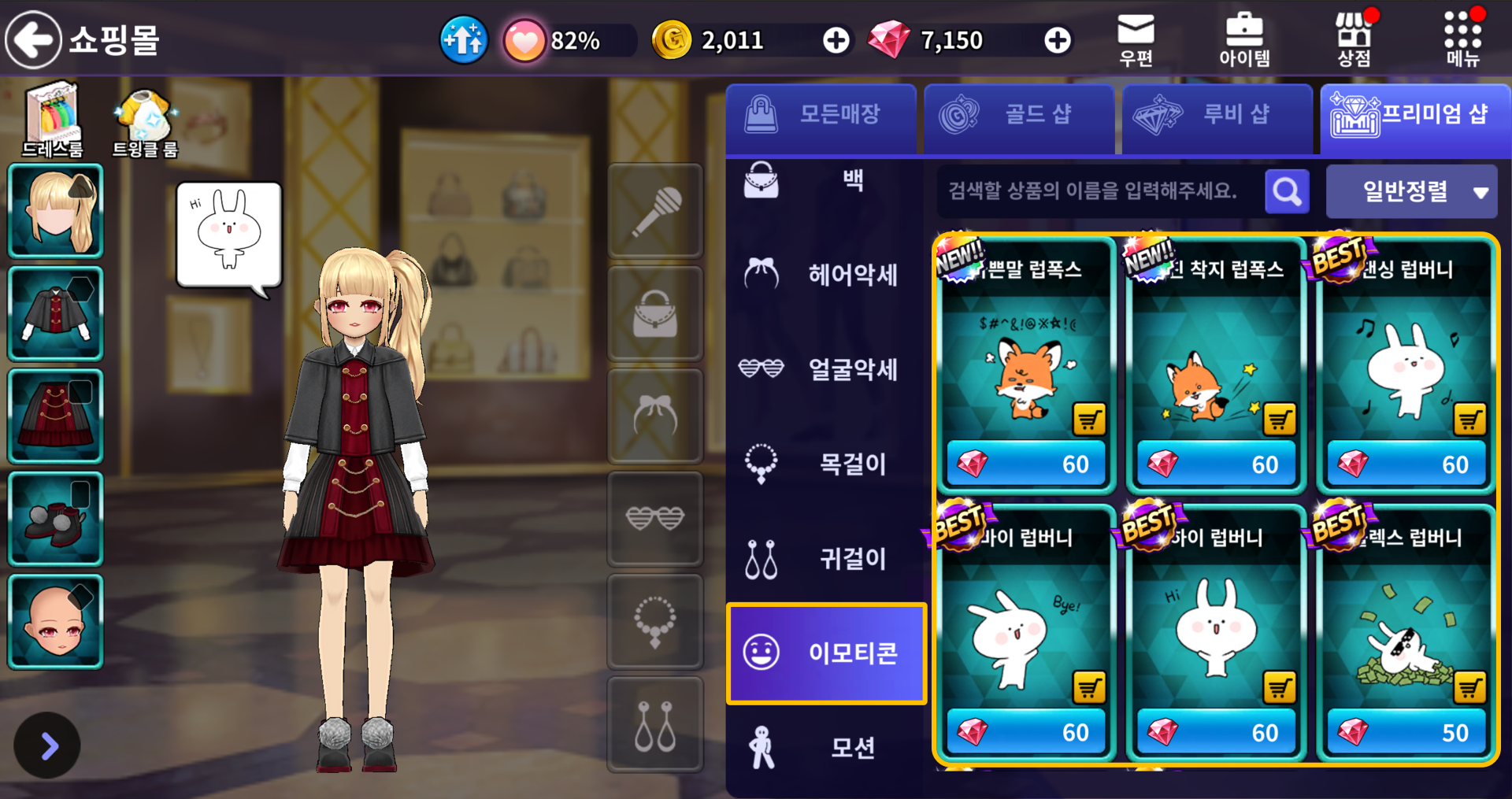
Task: Add more gold with the plus button
Action: [836, 40]
